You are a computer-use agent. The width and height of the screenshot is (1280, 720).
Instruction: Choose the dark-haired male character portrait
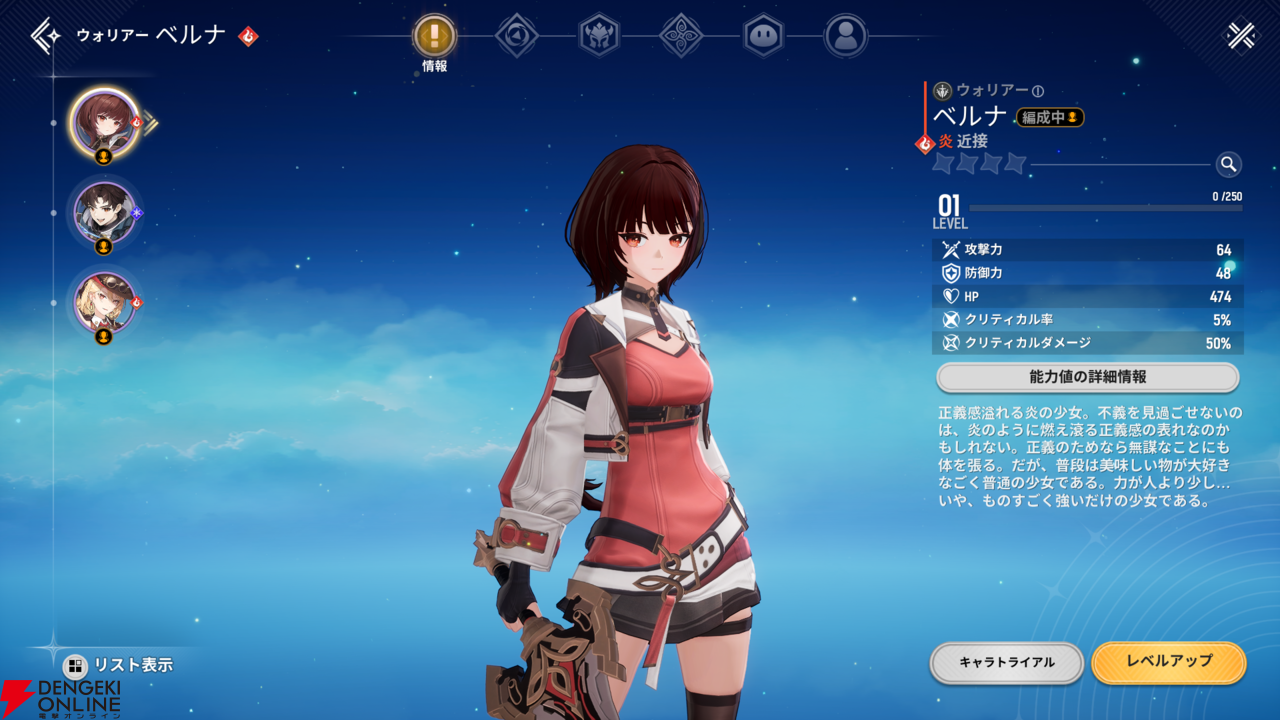(104, 211)
